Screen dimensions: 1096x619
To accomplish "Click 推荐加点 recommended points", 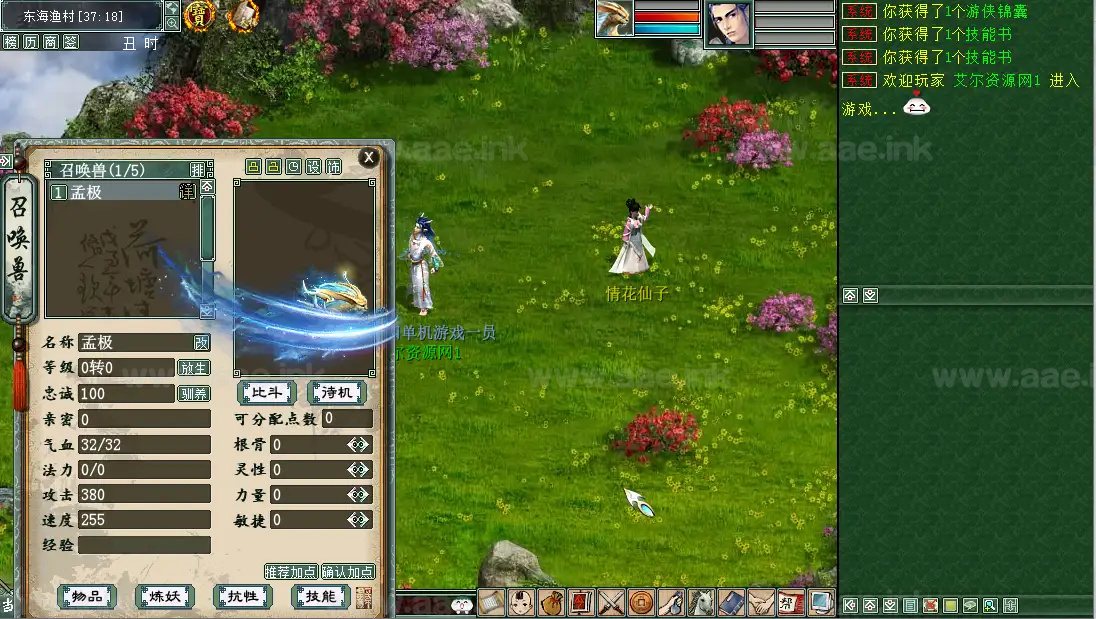I will (291, 572).
